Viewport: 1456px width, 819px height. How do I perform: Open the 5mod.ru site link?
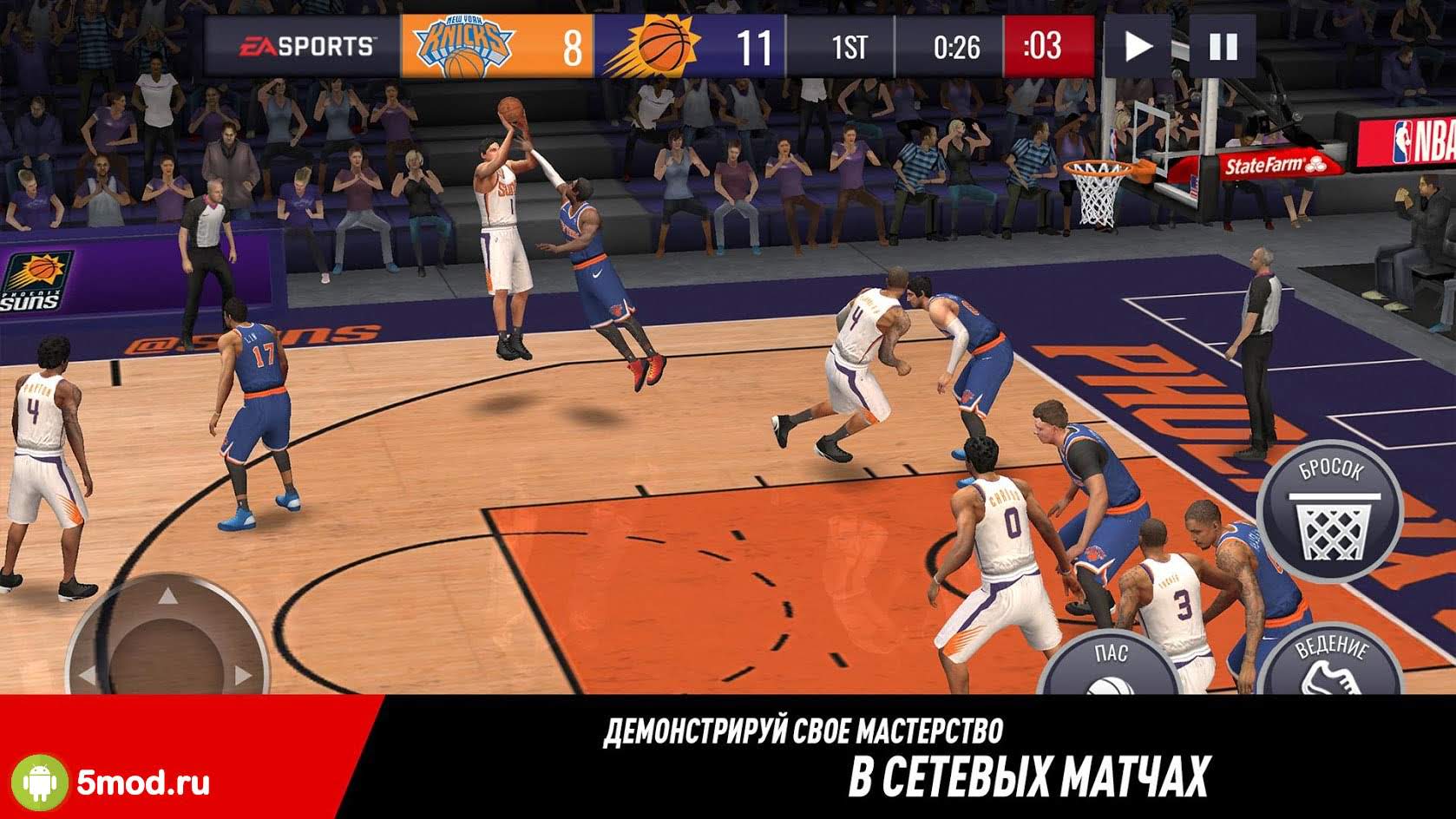click(143, 783)
